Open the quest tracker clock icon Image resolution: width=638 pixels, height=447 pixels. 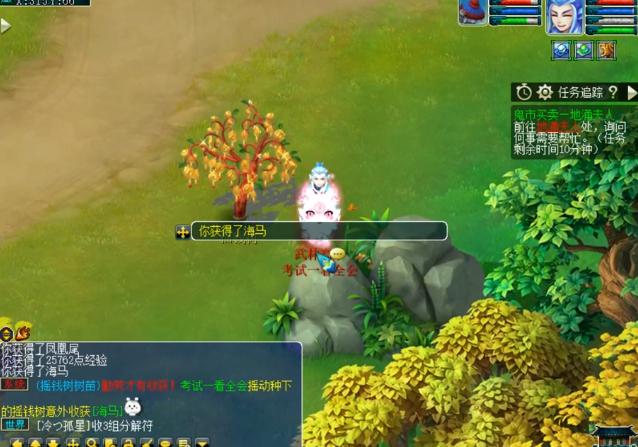[x=524, y=92]
